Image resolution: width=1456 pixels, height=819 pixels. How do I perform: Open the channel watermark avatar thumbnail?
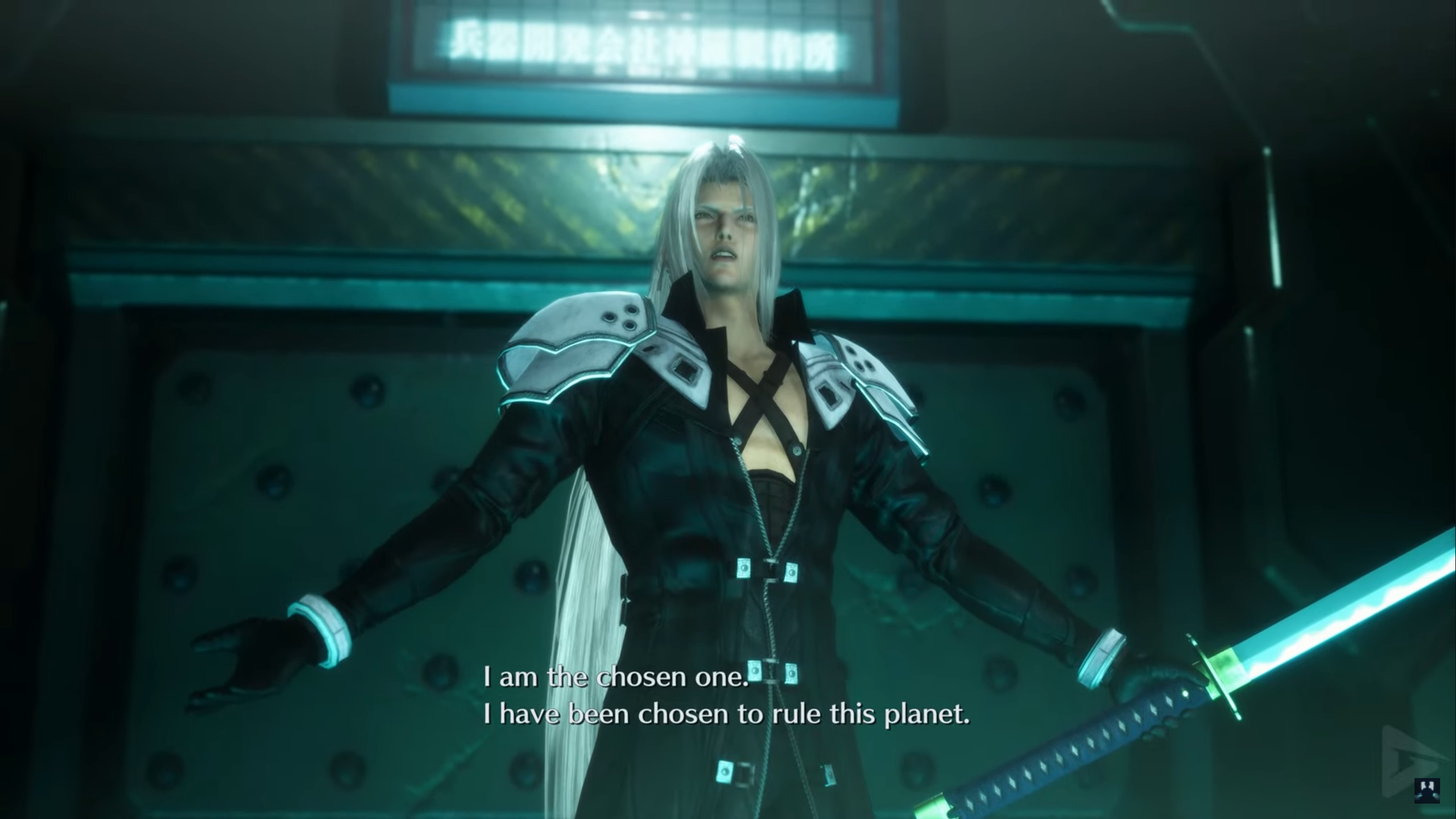(x=1427, y=791)
